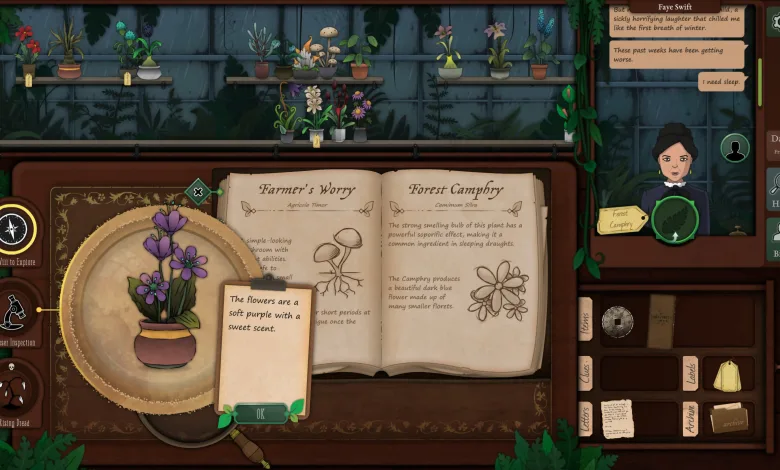Confirm the plant inspection note with OK
Screen dimensions: 780x470
click(x=260, y=413)
